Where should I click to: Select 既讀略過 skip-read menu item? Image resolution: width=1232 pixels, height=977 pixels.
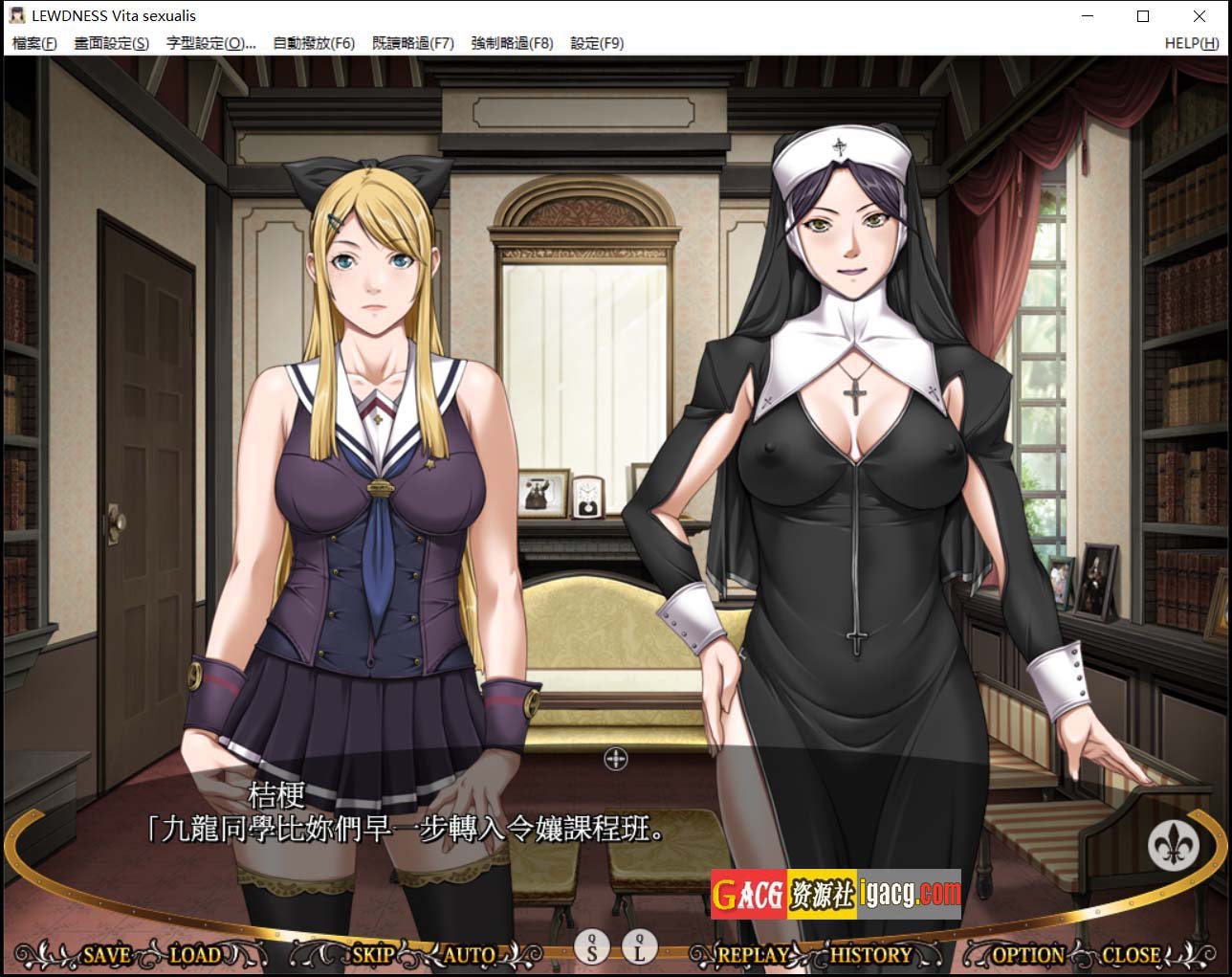click(x=413, y=43)
